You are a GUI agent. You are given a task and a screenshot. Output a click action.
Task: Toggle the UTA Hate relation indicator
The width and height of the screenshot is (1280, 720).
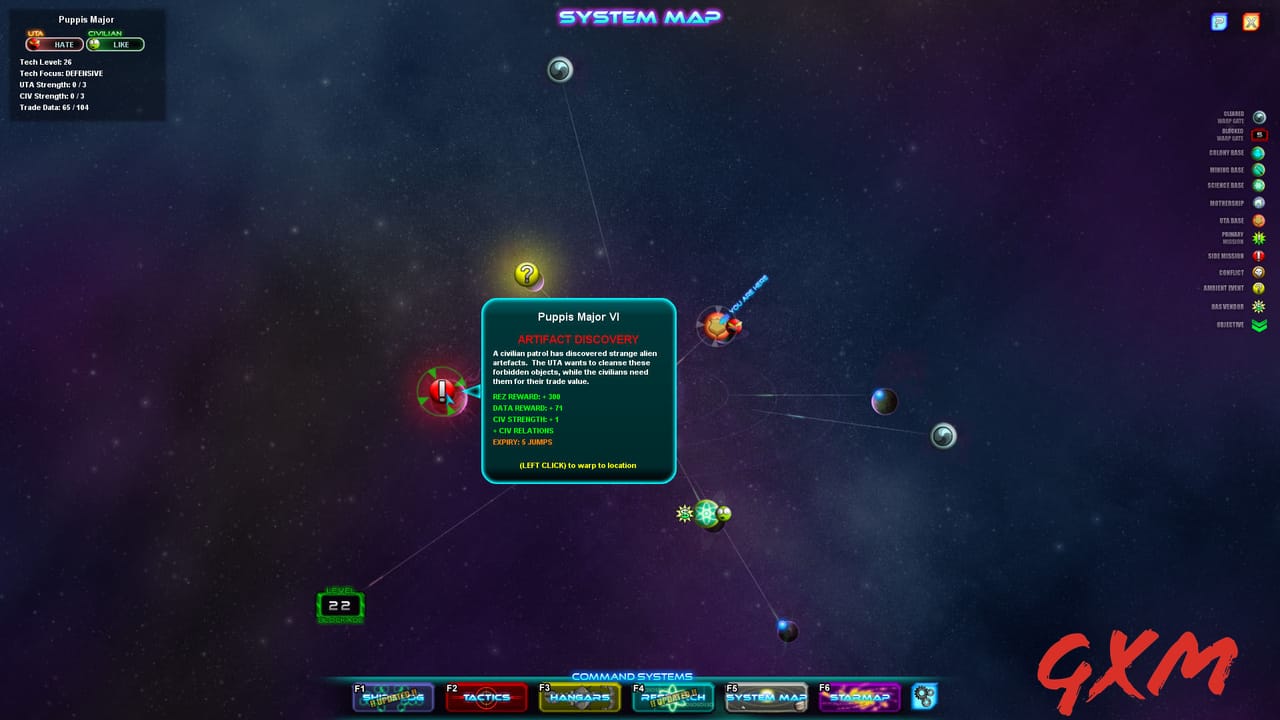click(x=55, y=44)
